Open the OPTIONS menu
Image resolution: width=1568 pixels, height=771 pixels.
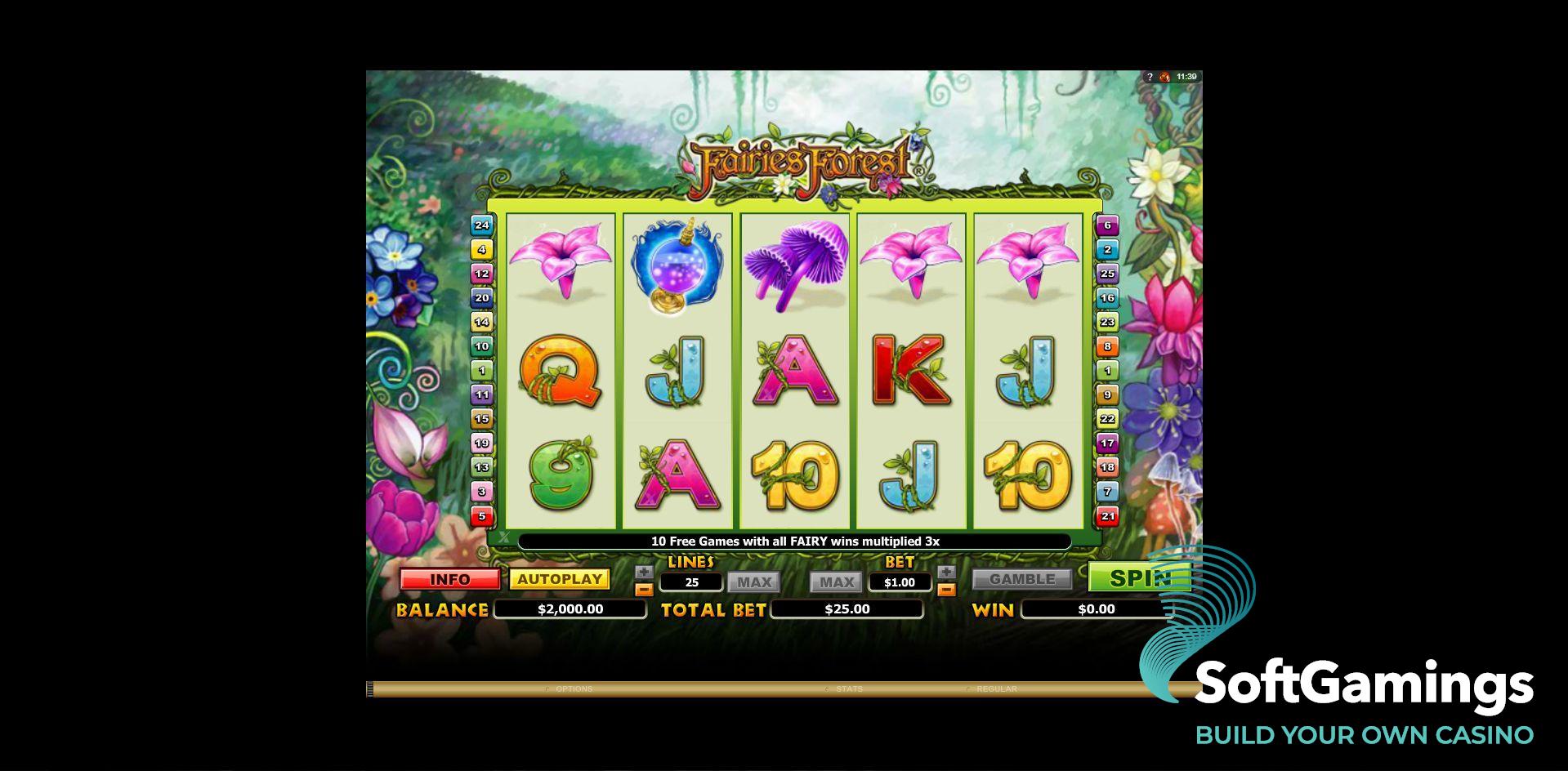[x=574, y=689]
